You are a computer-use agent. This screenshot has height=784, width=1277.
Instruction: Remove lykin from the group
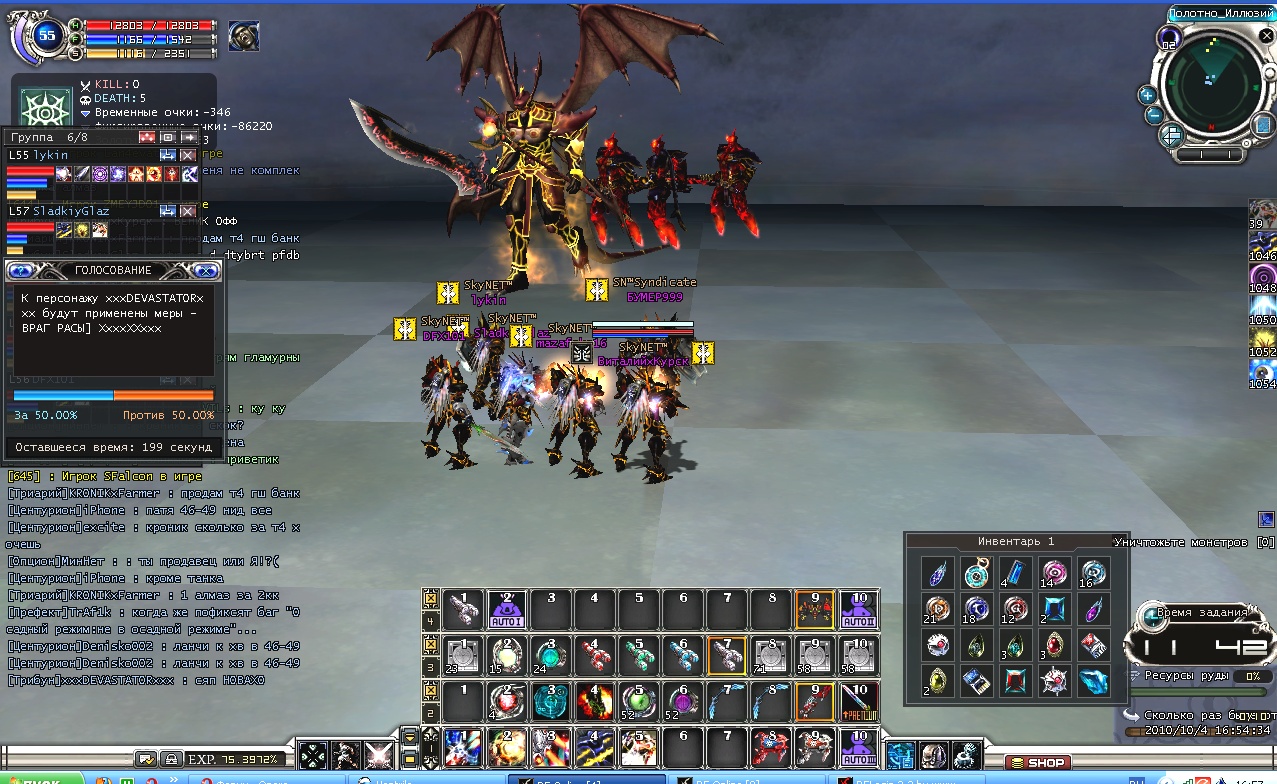click(187, 155)
